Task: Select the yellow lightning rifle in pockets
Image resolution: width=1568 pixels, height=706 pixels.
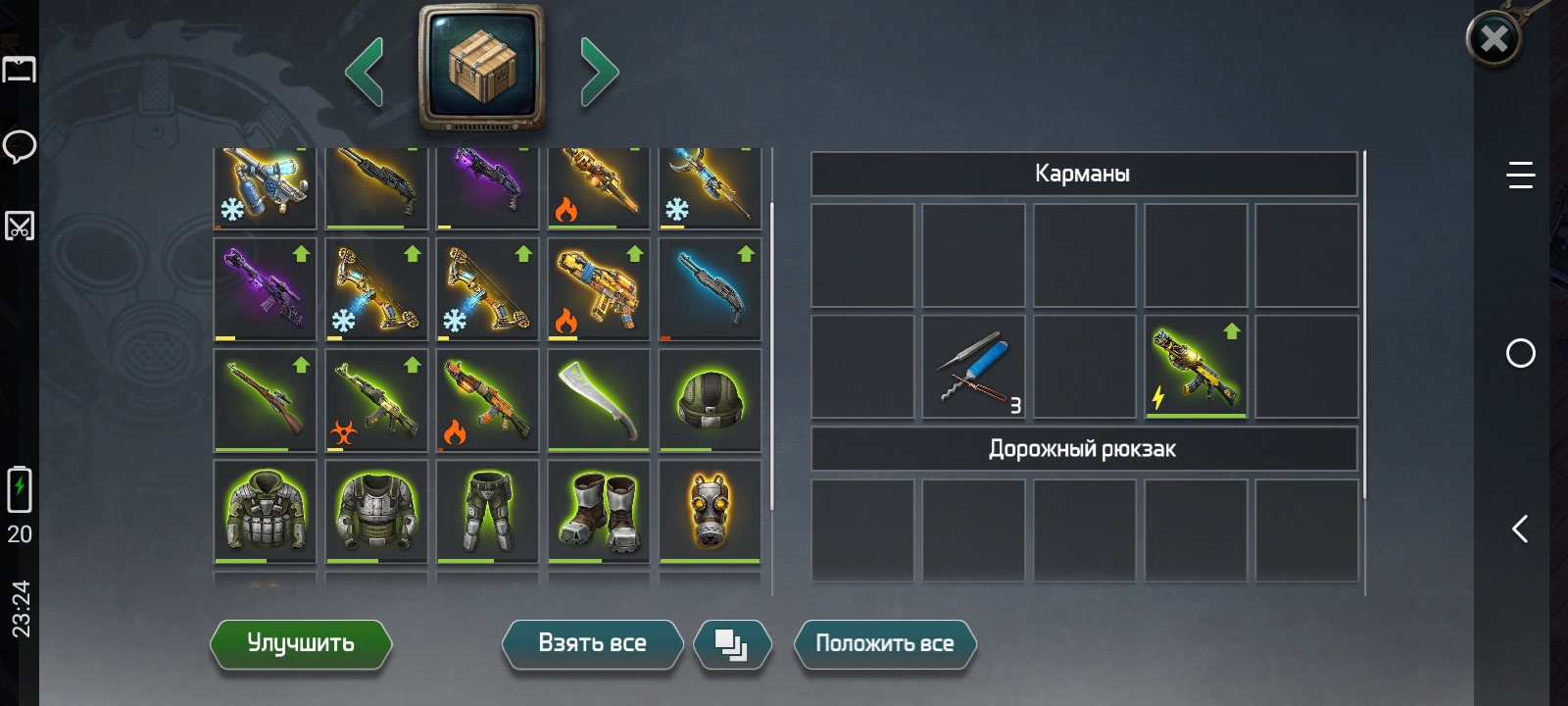Action: click(1196, 367)
